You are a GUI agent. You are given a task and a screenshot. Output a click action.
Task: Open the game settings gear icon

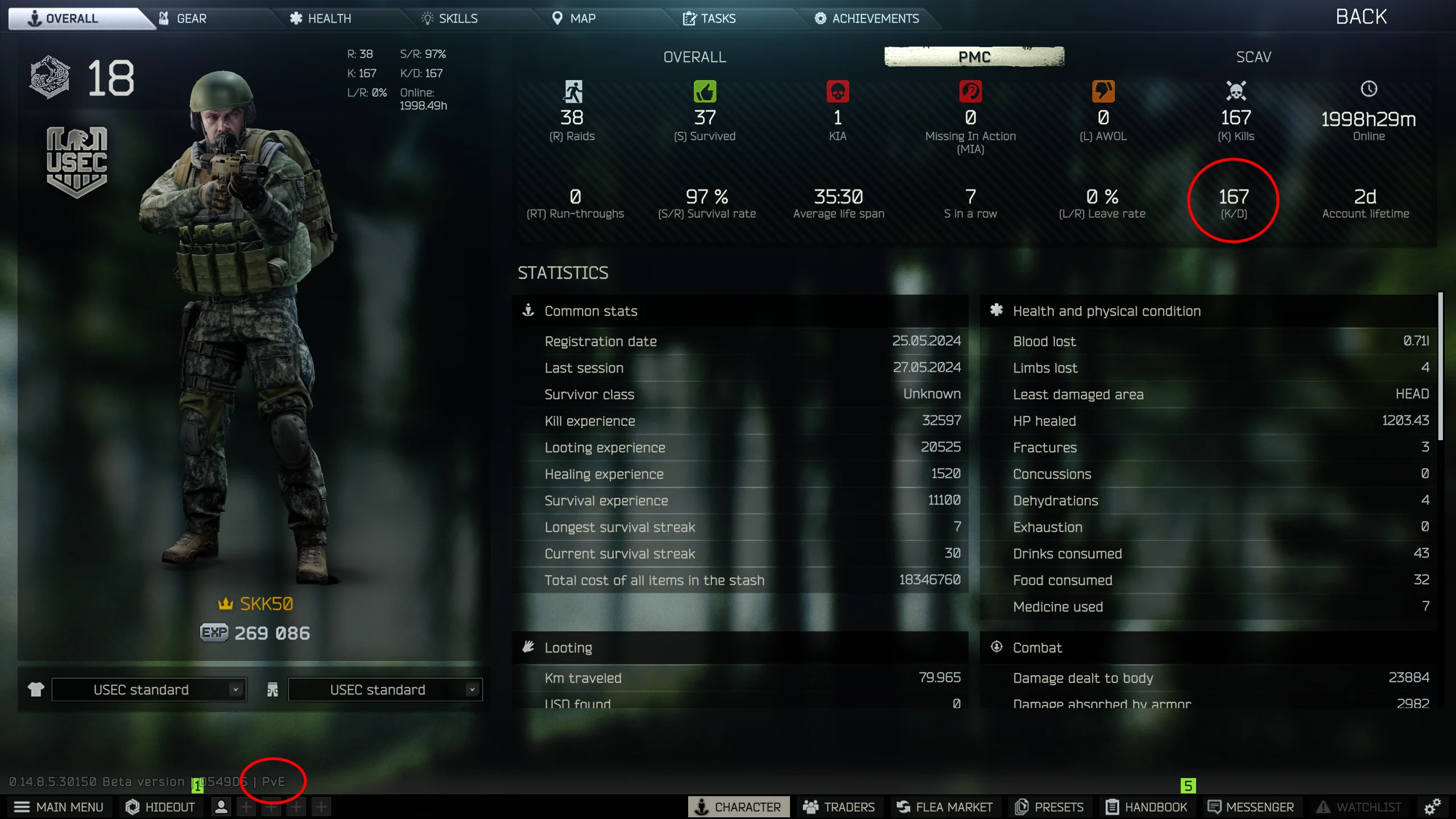click(1432, 806)
